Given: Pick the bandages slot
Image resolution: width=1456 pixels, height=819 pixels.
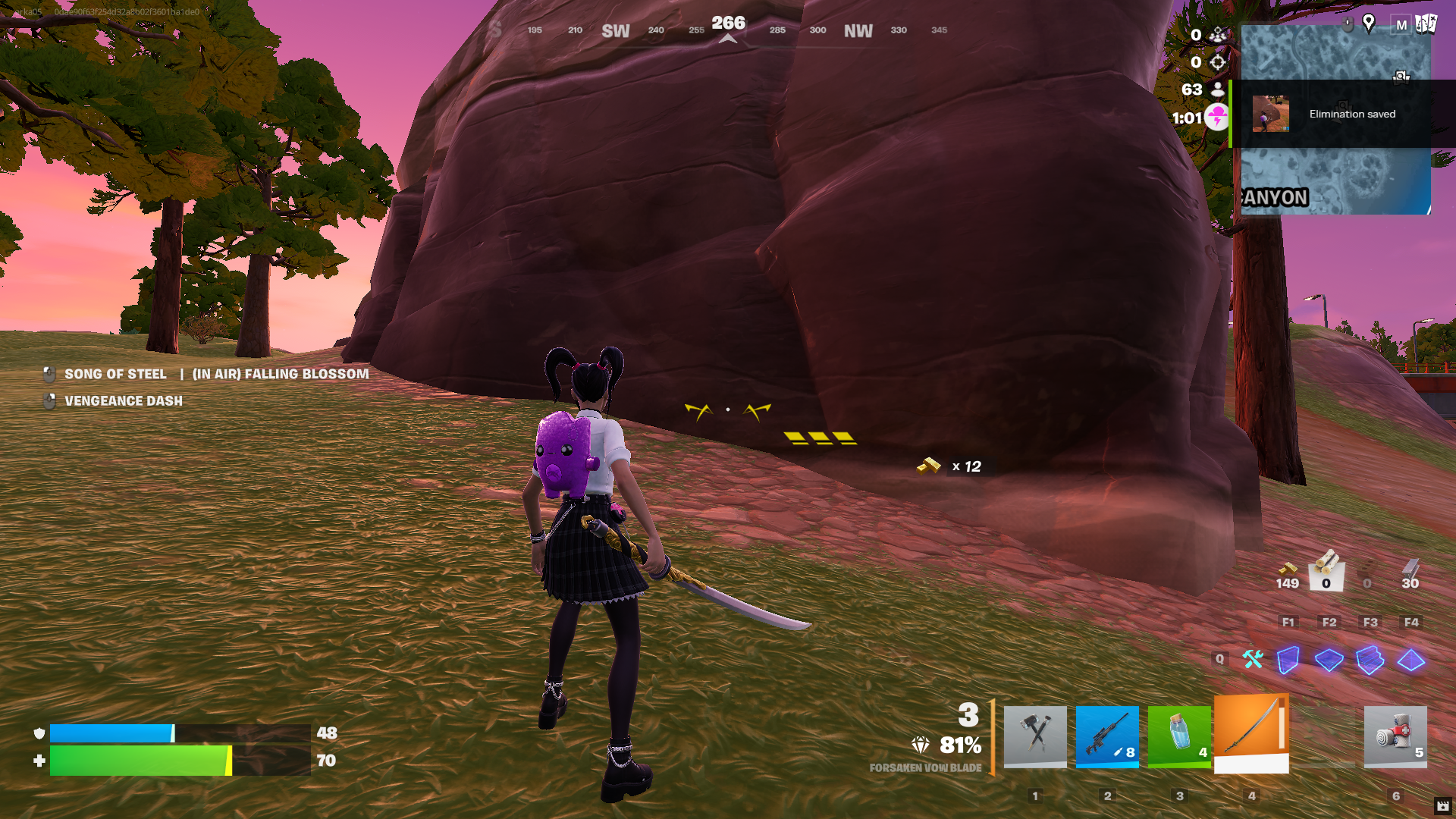Looking at the screenshot, I should (1395, 736).
